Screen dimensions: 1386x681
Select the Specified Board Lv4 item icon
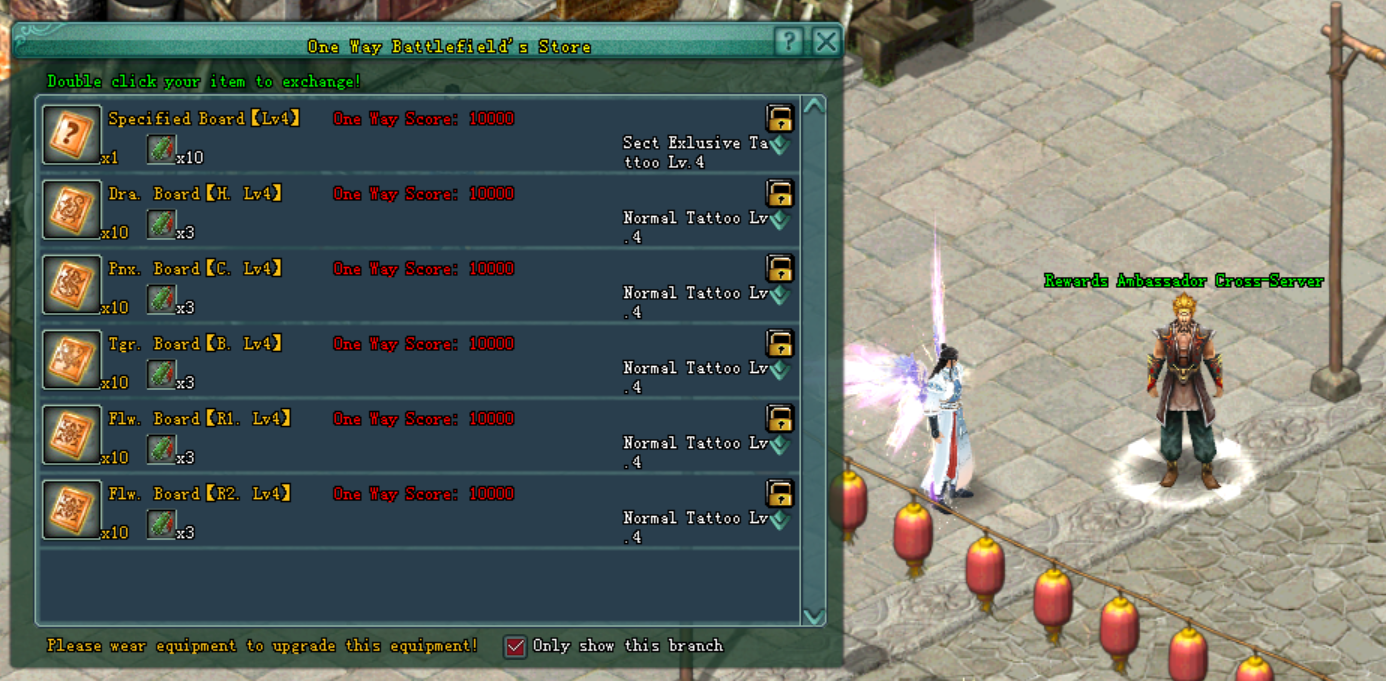click(71, 135)
